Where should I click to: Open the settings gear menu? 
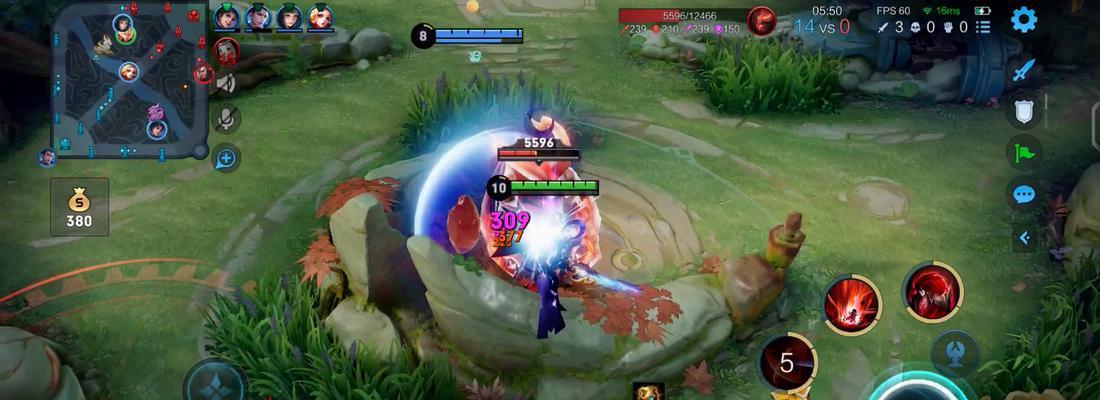click(1023, 20)
